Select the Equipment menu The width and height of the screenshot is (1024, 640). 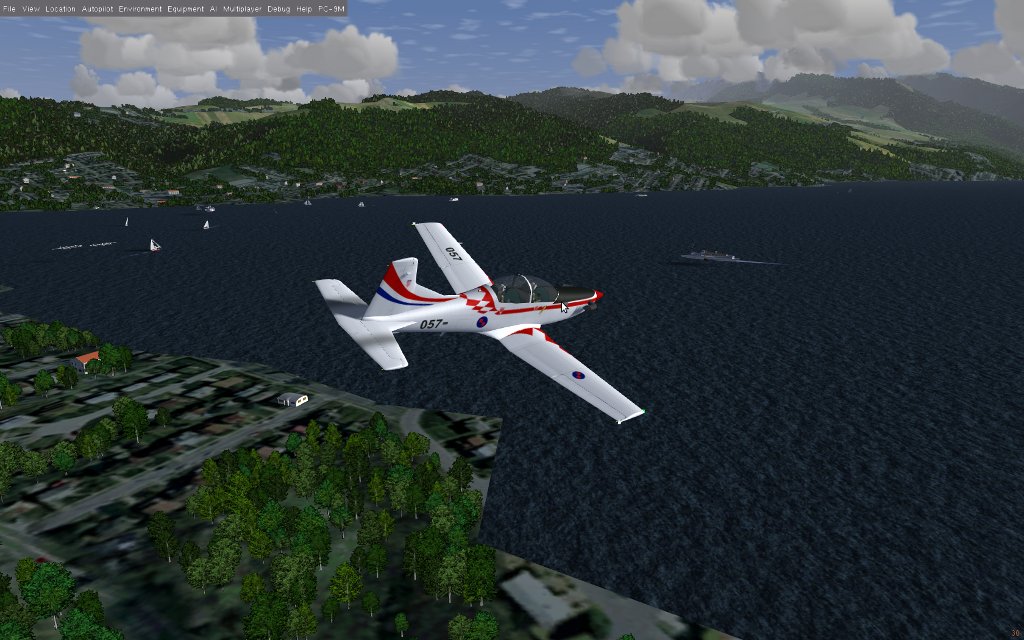187,8
